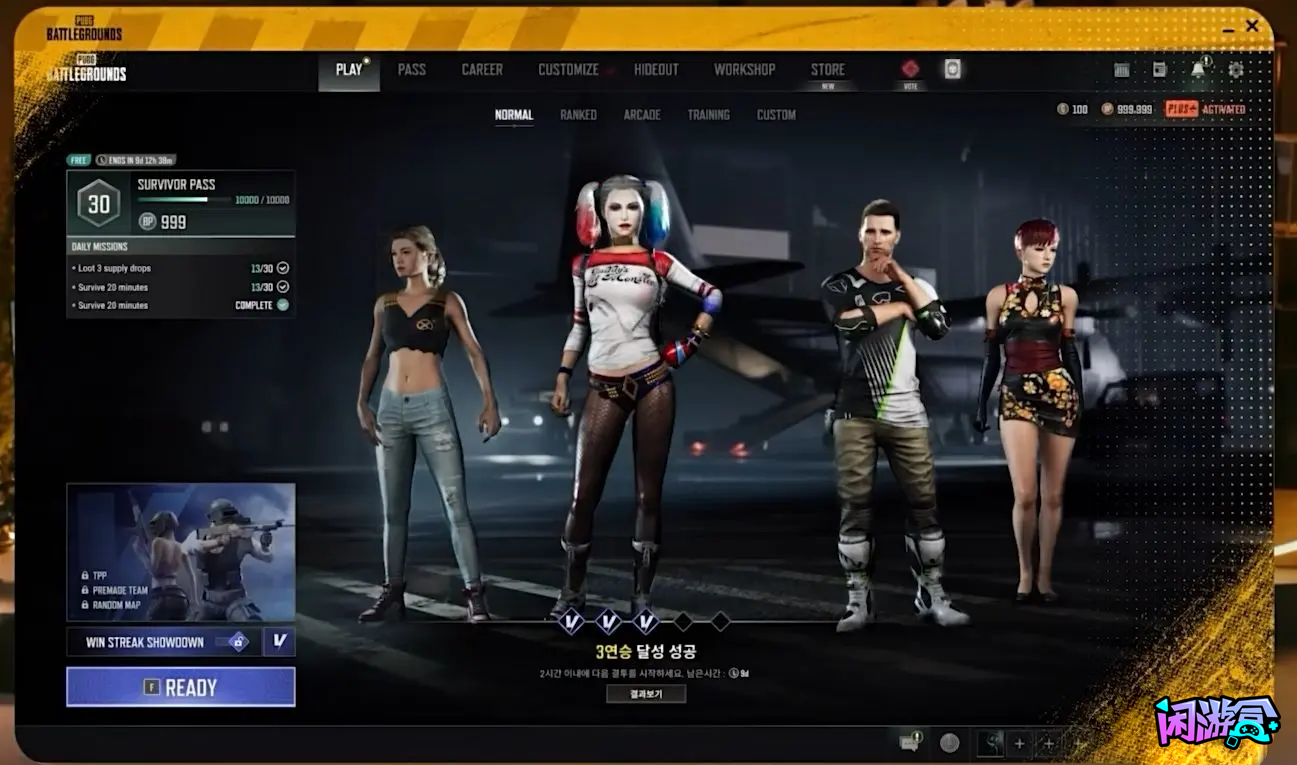Switch to the RANKED tab

click(x=578, y=115)
